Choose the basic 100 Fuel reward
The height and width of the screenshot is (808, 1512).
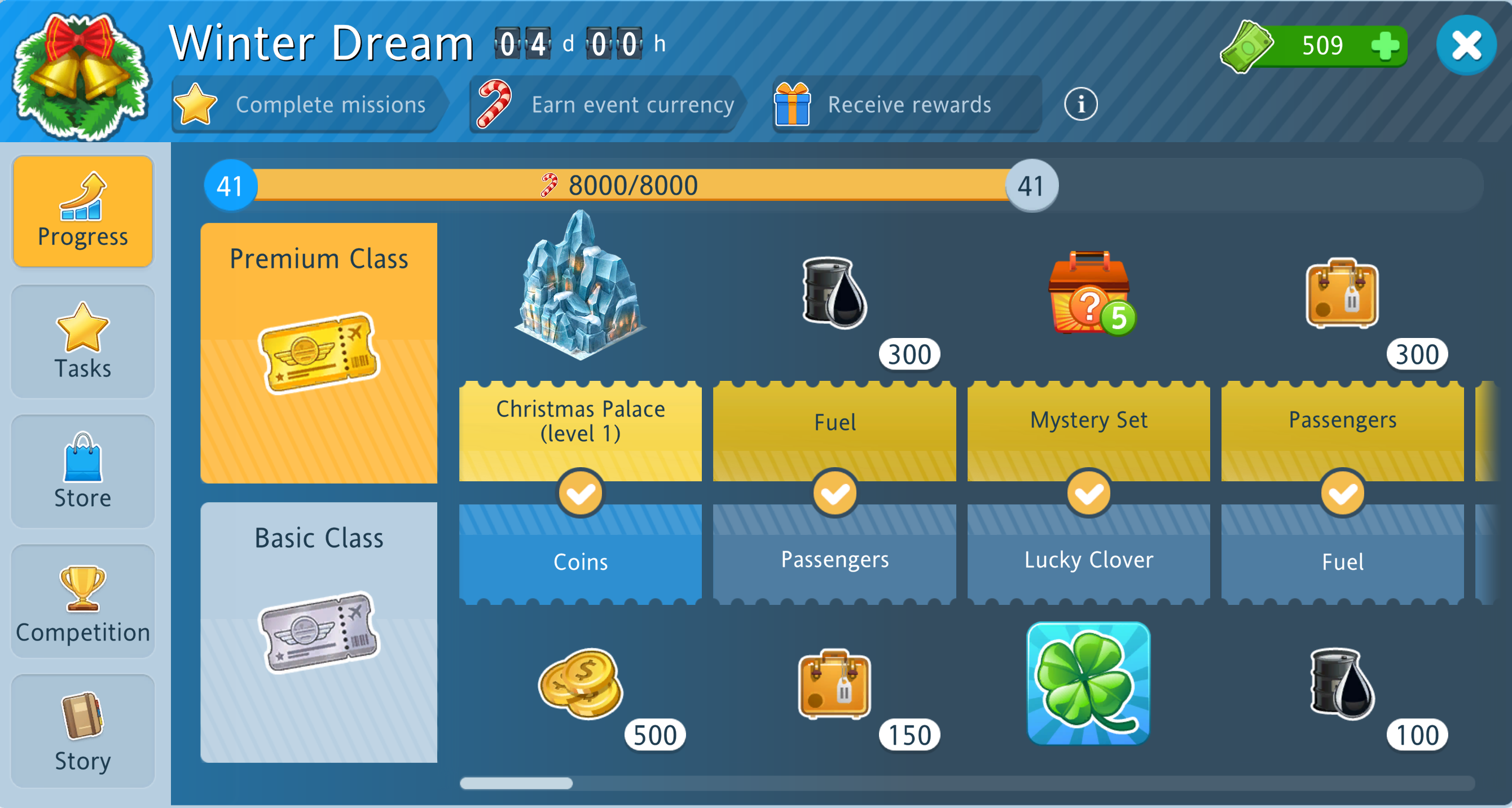point(1342,683)
